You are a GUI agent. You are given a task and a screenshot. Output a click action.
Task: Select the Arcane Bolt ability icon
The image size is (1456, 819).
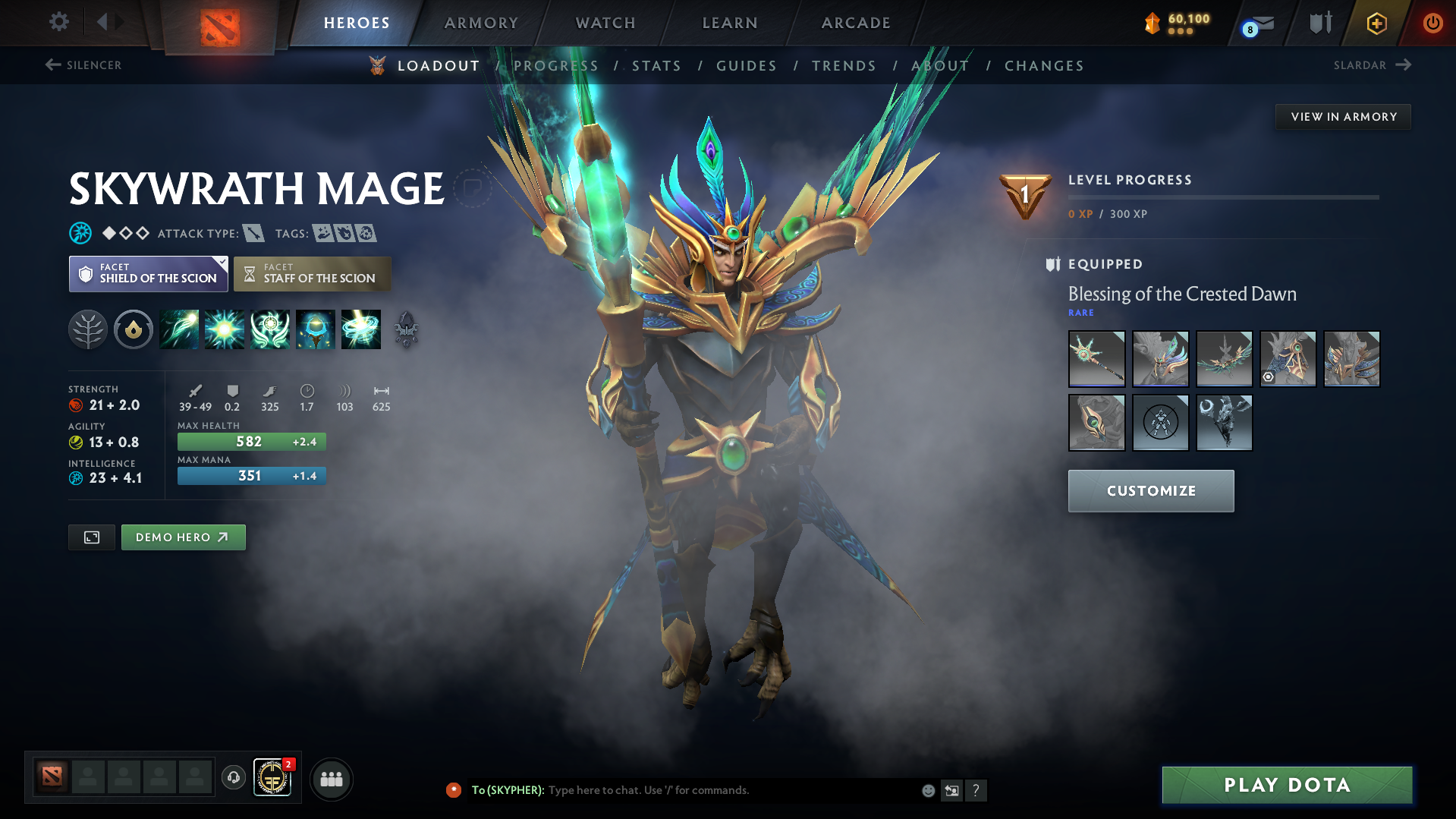[179, 329]
